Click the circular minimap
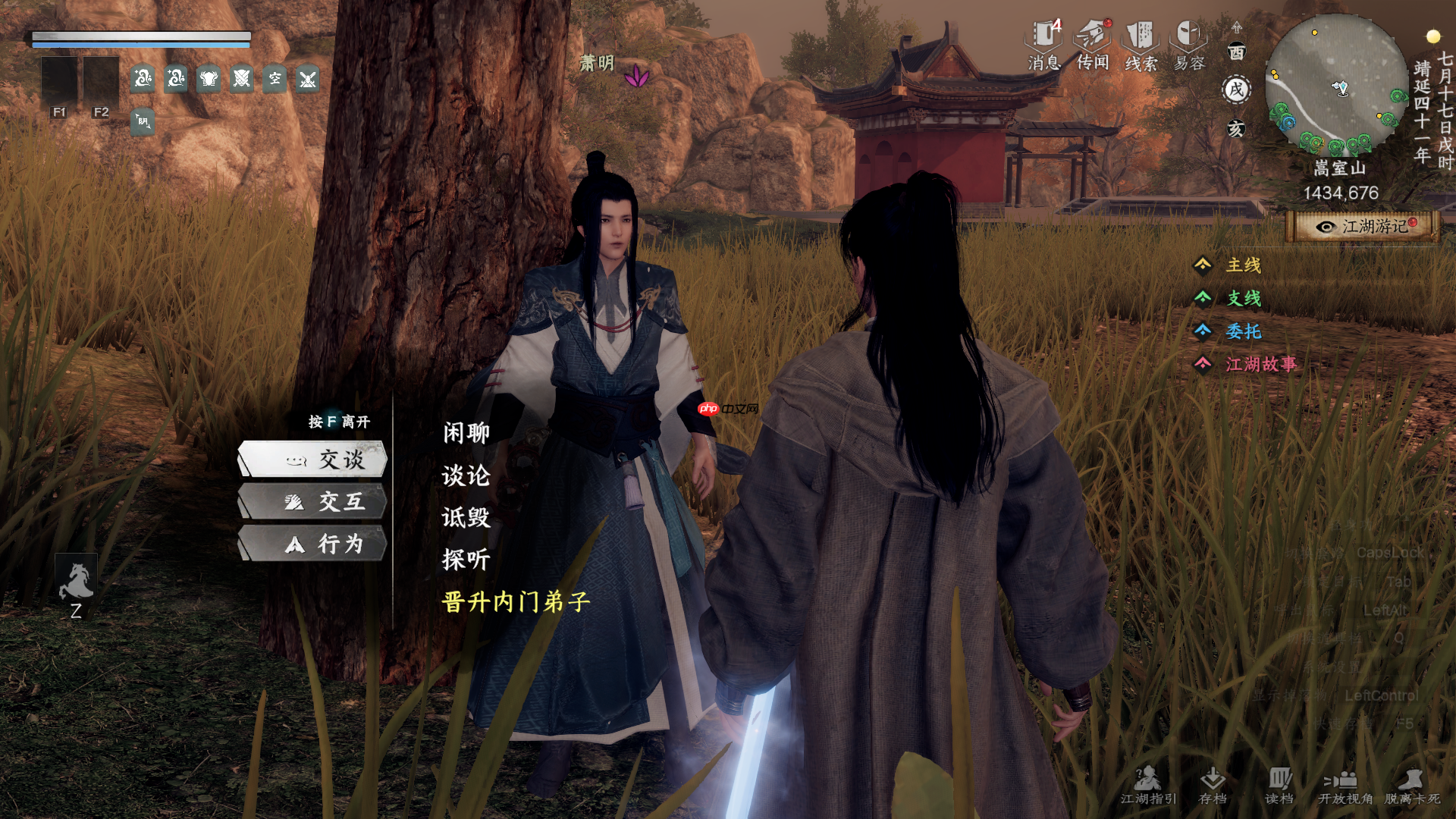Image resolution: width=1456 pixels, height=819 pixels. point(1337,83)
